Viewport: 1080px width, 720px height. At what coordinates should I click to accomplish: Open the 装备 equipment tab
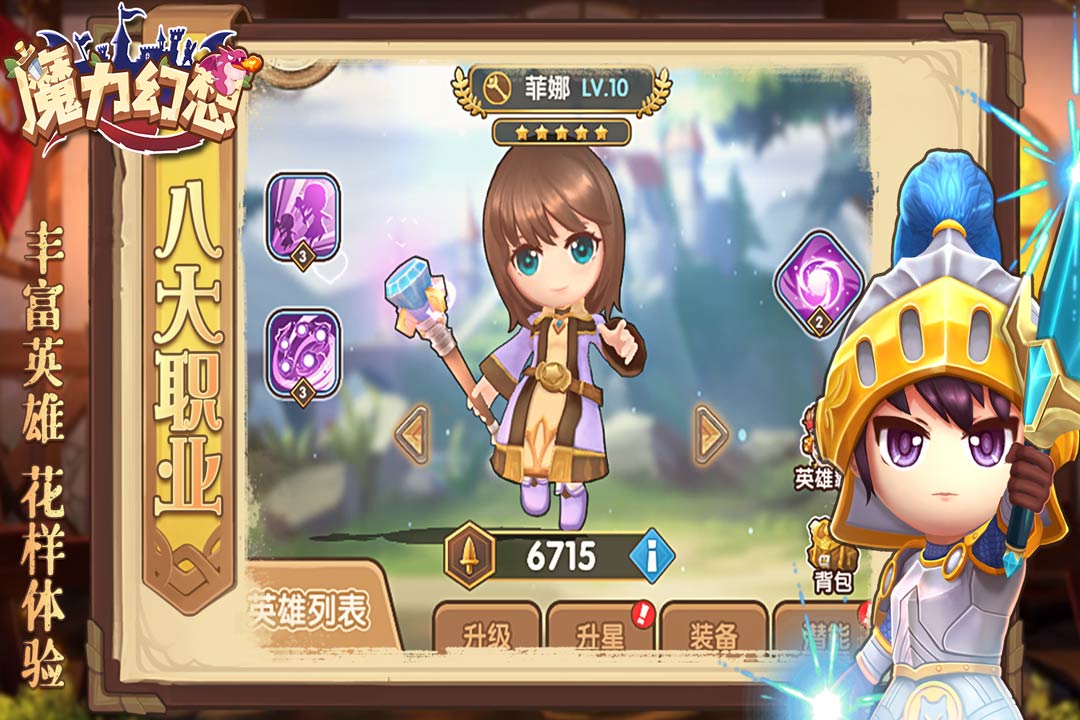point(713,632)
